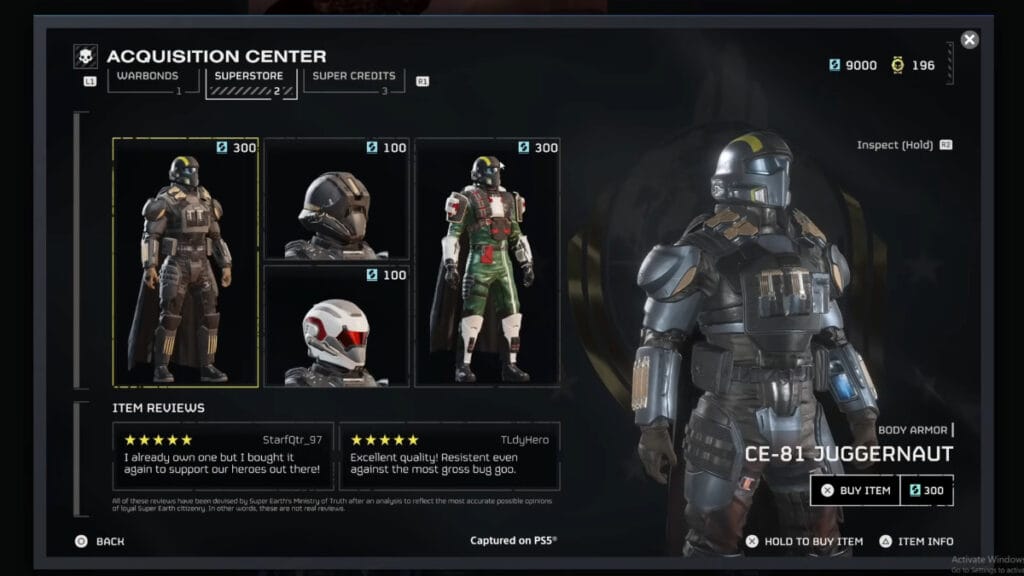Choose the black and gold helmet item
Viewport: 1024px width, 576px height.
click(x=337, y=199)
